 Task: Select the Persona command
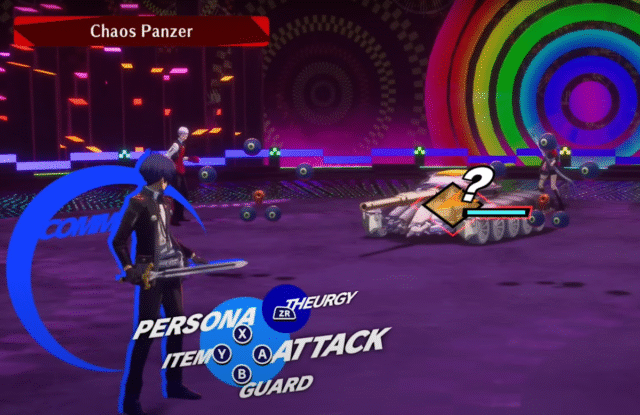[x=195, y=326]
